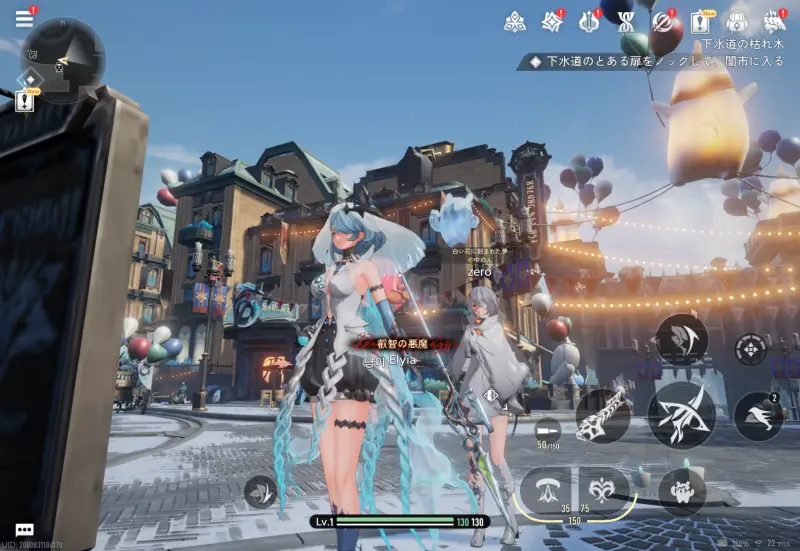Open the top-bar card icon tagged New
The width and height of the screenshot is (800, 551).
(x=700, y=21)
